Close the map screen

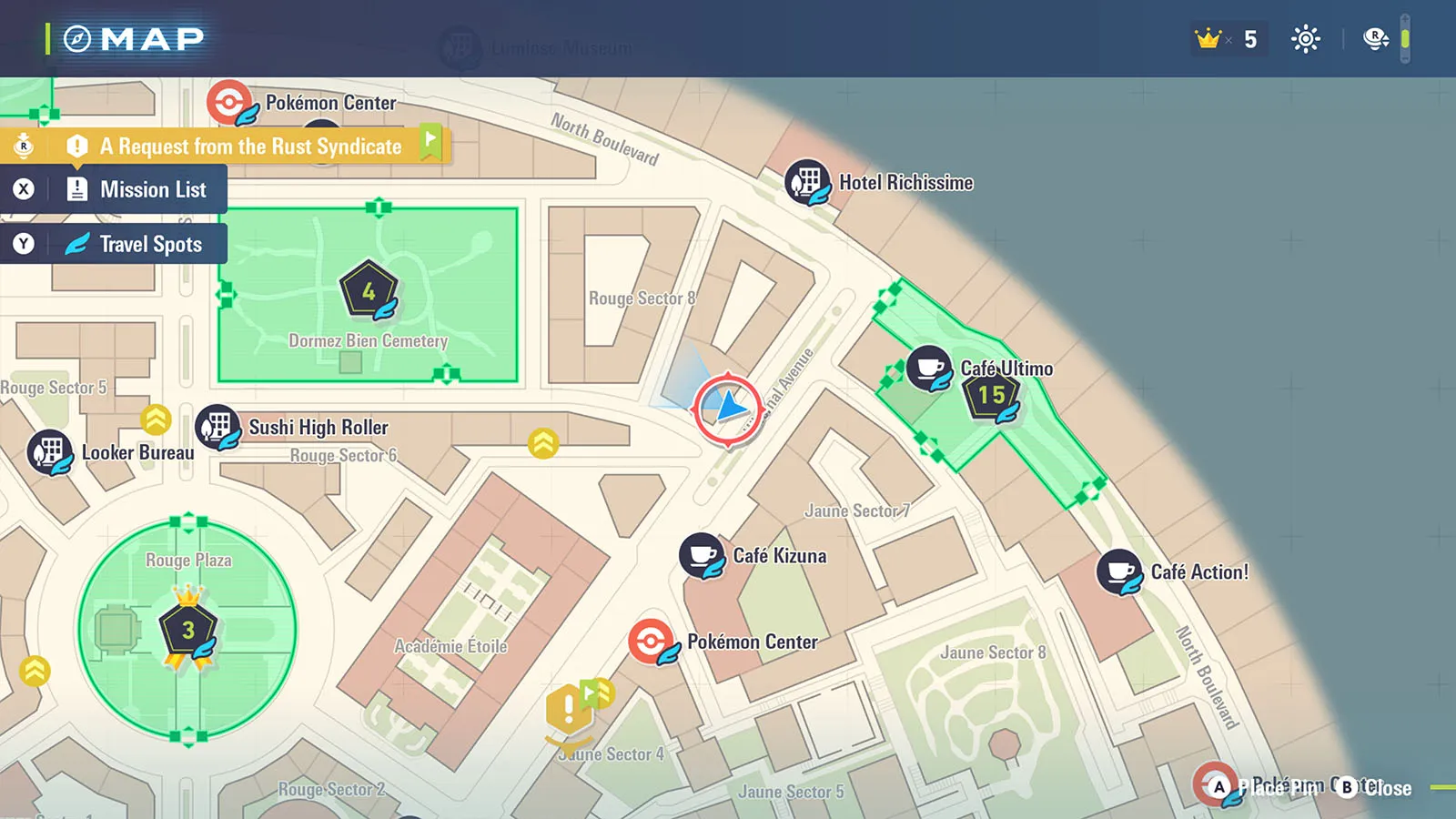(x=1374, y=788)
